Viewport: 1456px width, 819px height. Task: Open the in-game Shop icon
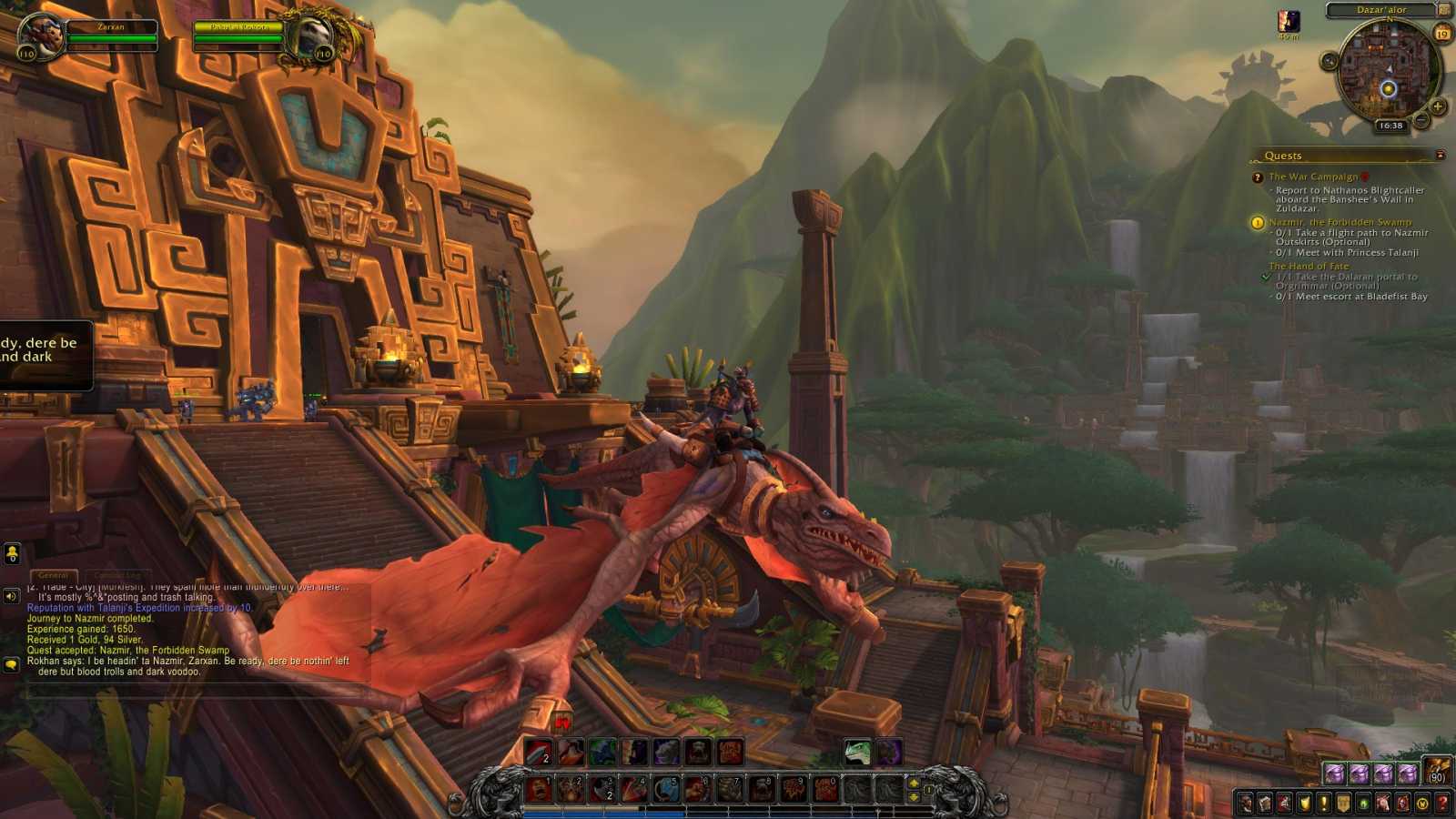pyautogui.click(x=1423, y=802)
